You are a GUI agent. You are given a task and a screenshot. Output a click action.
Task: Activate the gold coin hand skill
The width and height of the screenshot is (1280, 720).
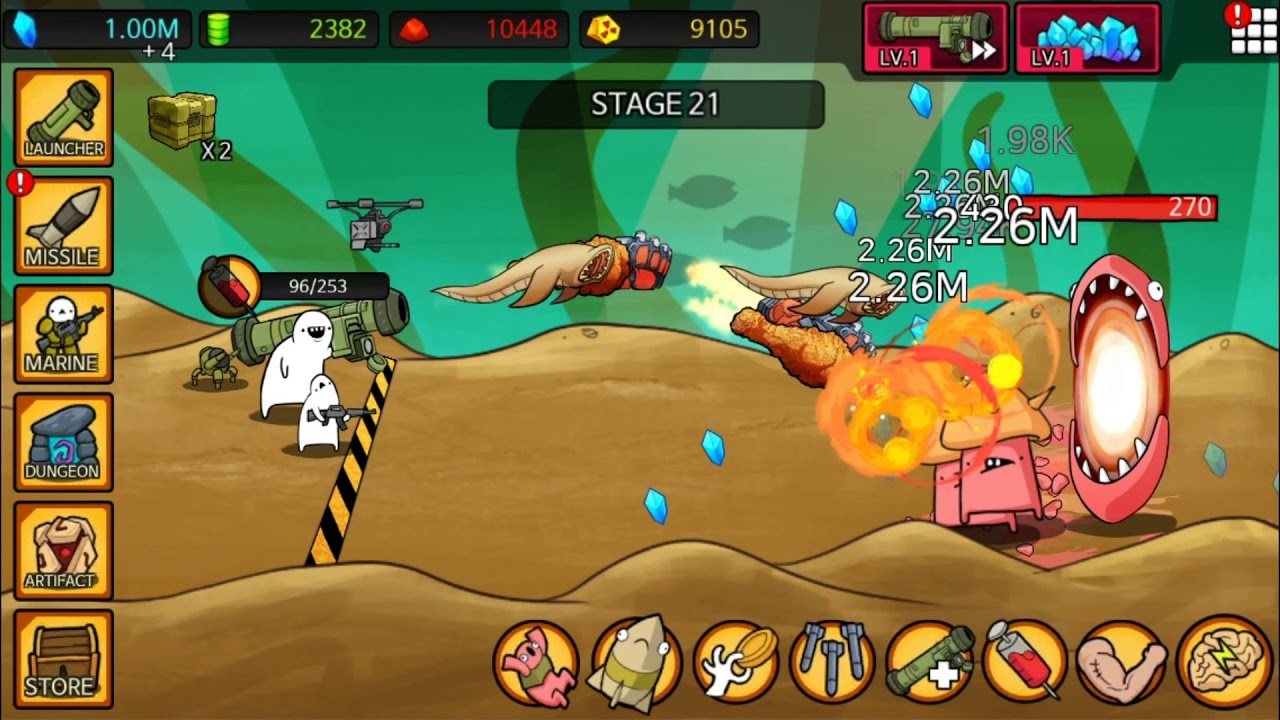[736, 663]
